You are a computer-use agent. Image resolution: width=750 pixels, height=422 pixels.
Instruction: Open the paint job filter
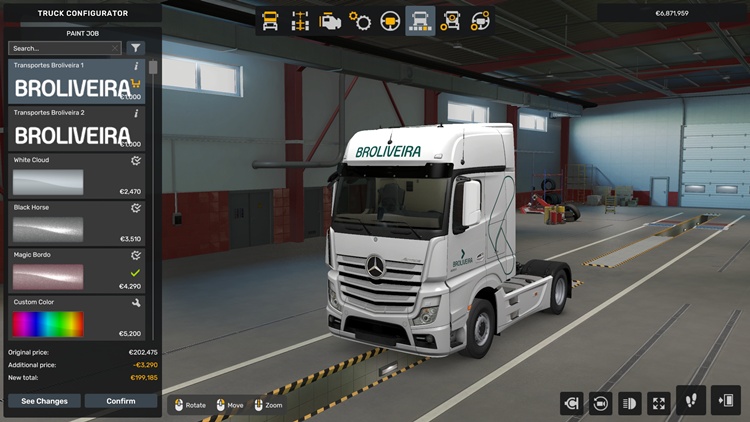[136, 48]
